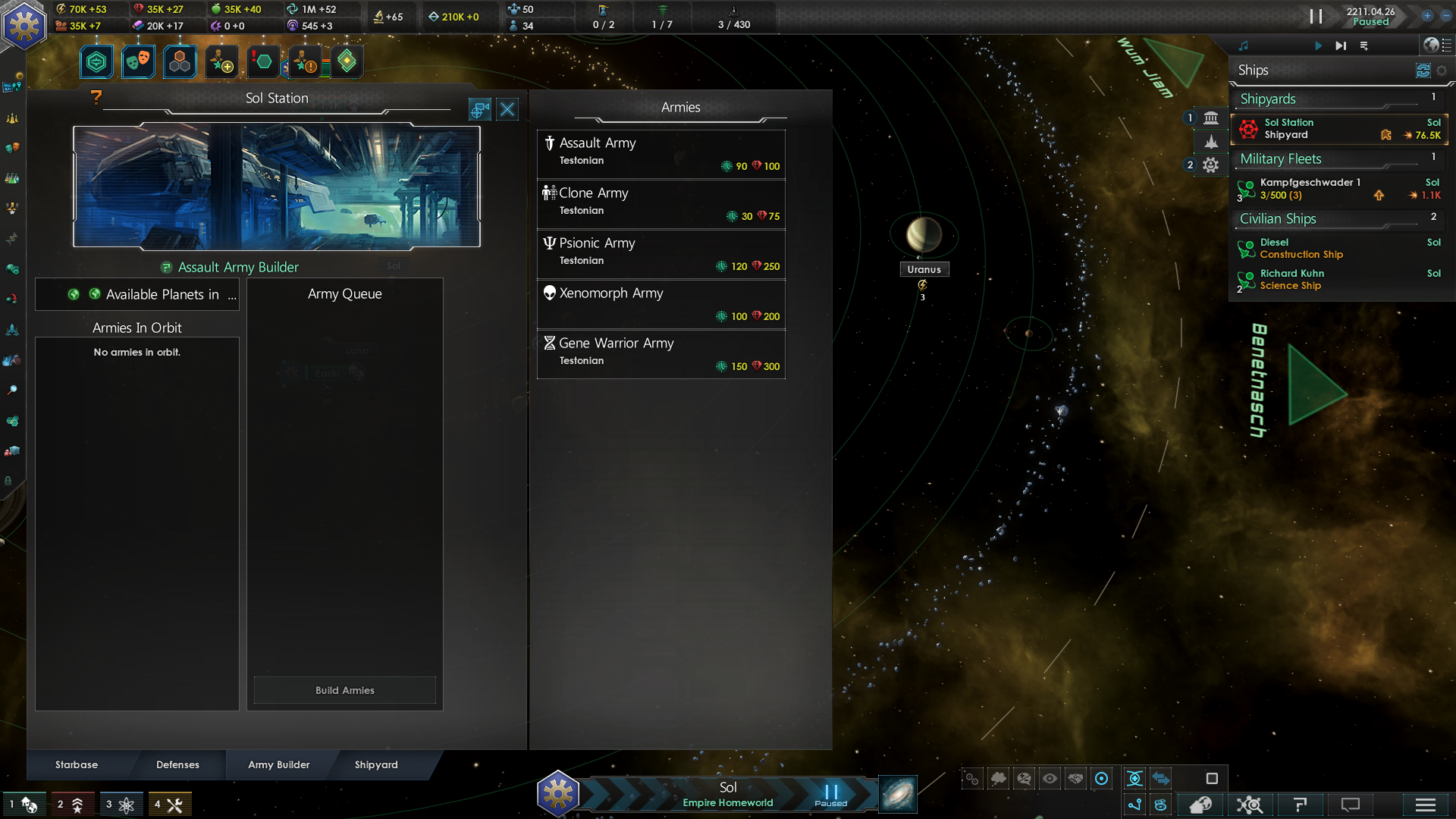Screen dimensions: 1456x819
Task: Close the Sol Station window
Action: click(507, 110)
